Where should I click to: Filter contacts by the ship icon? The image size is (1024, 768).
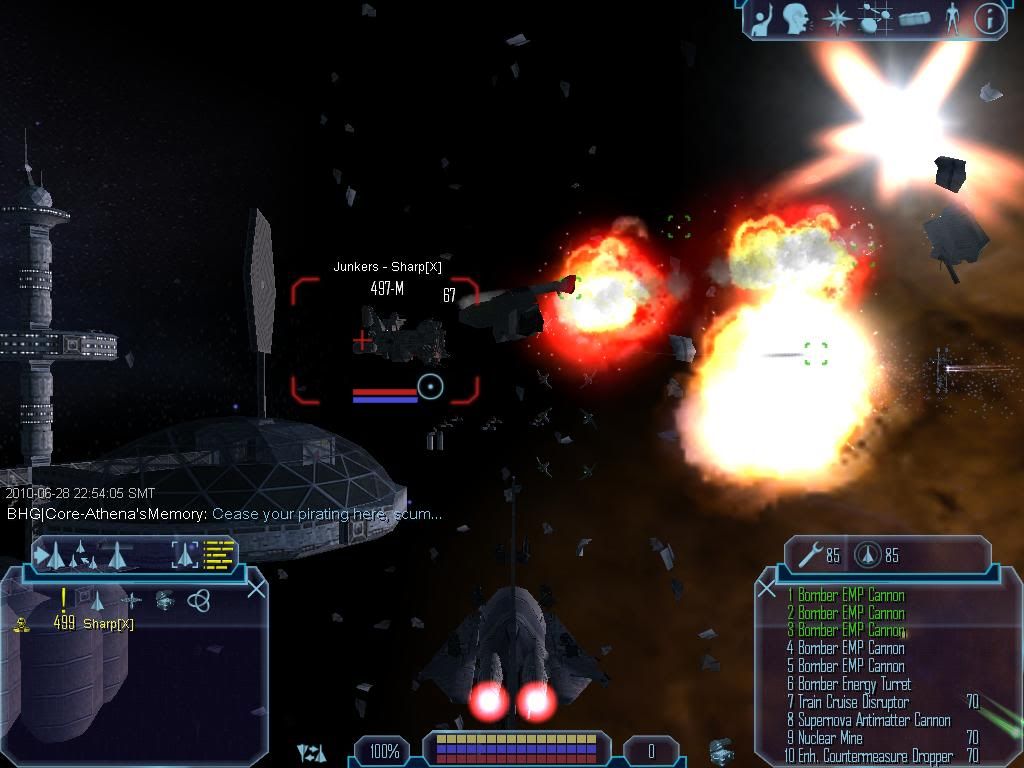point(97,600)
